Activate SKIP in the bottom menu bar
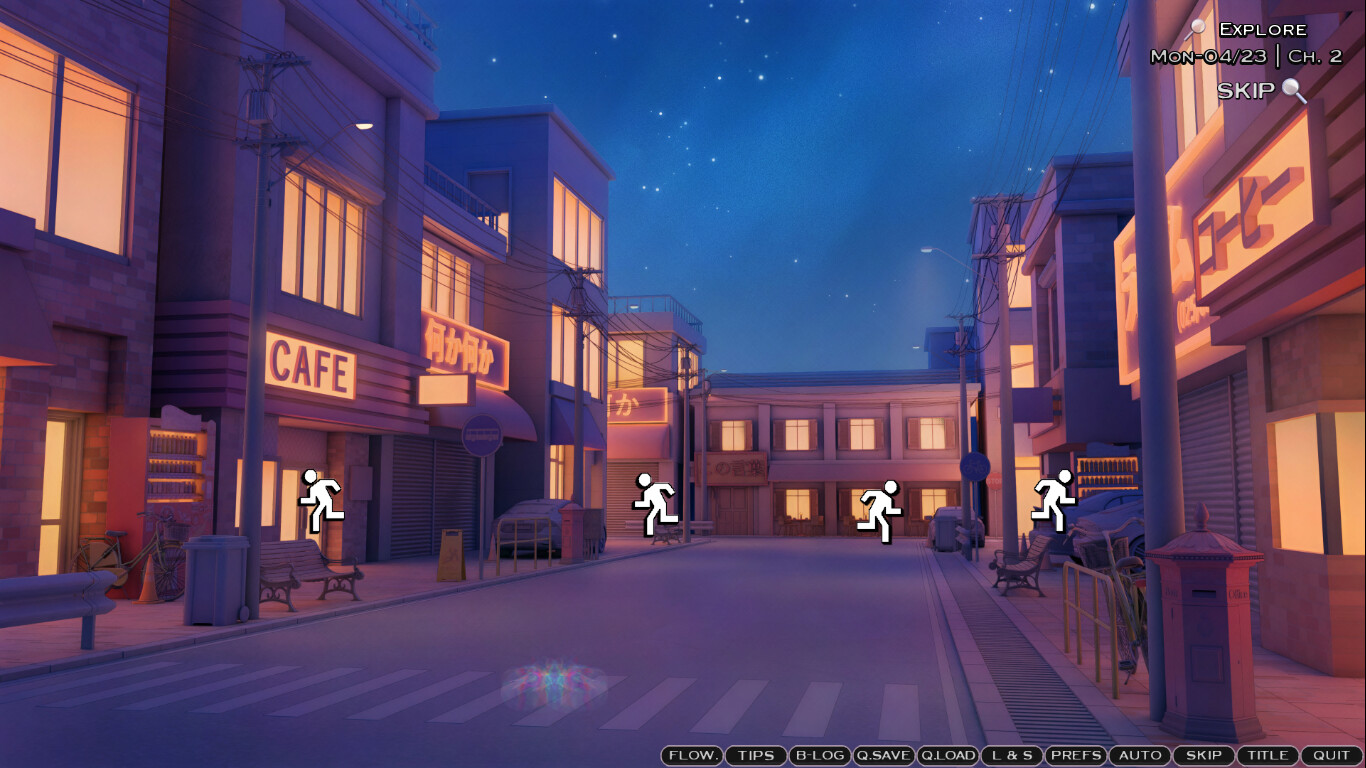Image resolution: width=1366 pixels, height=768 pixels. coord(1203,756)
